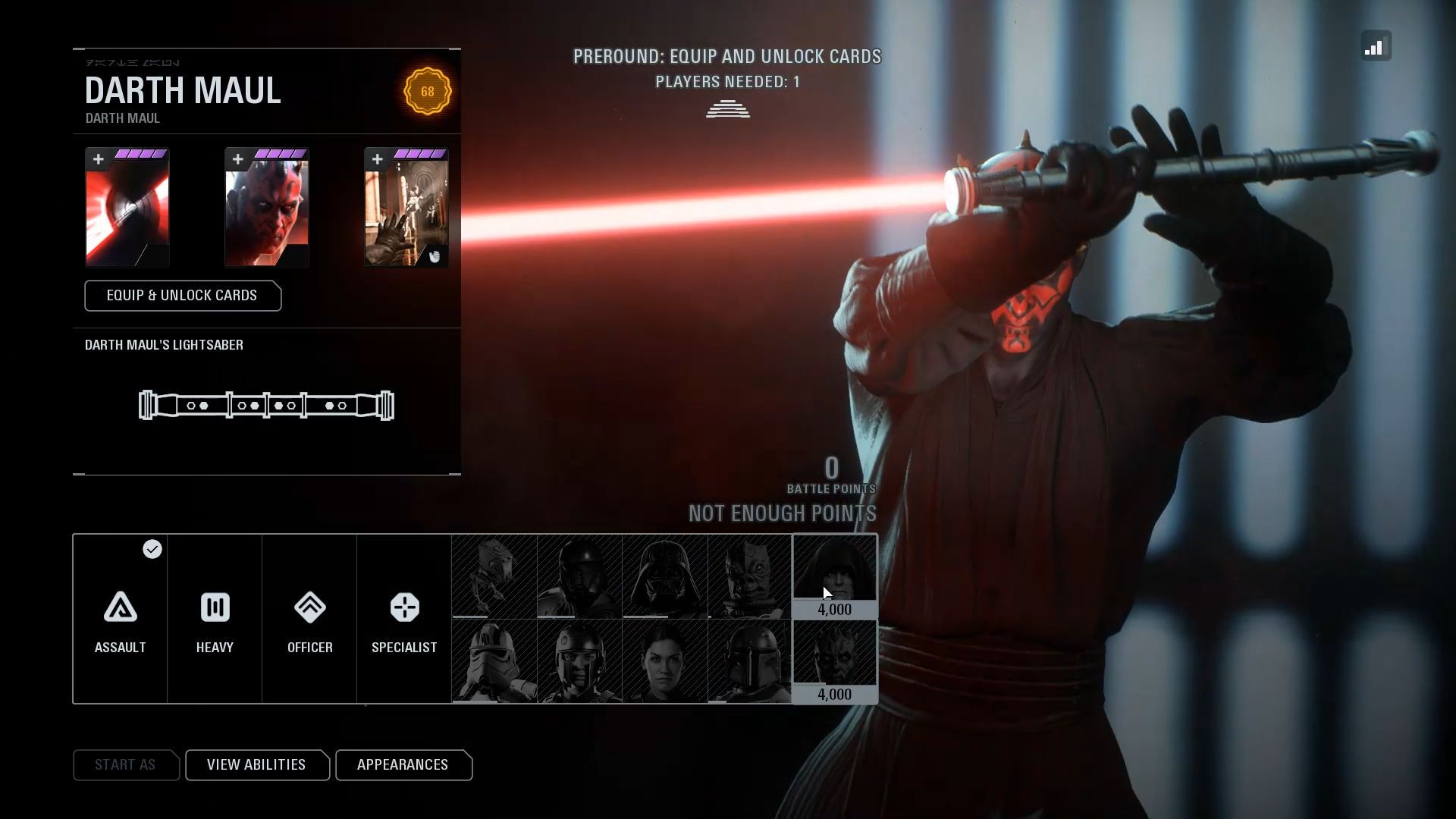Choose the Boba Fett hero portrait
This screenshot has height=819, width=1456.
(749, 661)
